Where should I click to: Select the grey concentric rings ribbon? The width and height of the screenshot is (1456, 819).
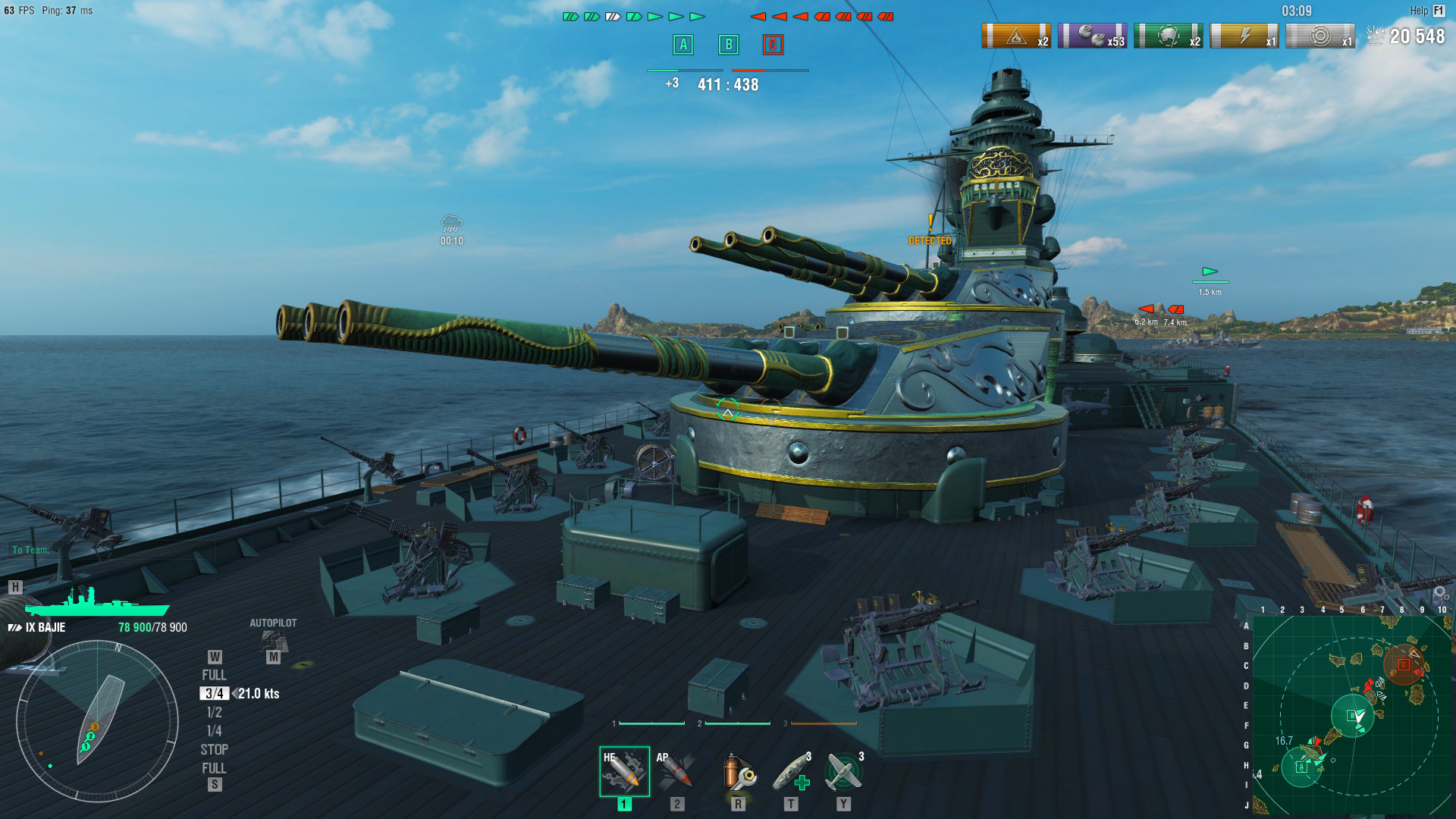point(1321,36)
